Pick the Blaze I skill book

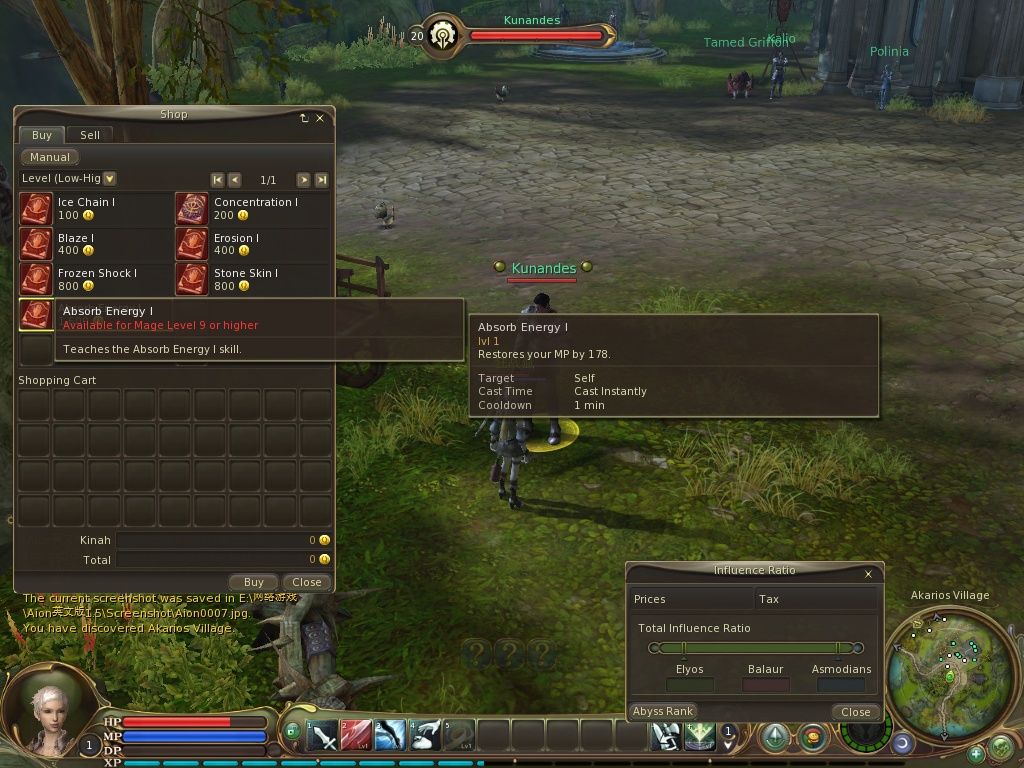[x=36, y=244]
